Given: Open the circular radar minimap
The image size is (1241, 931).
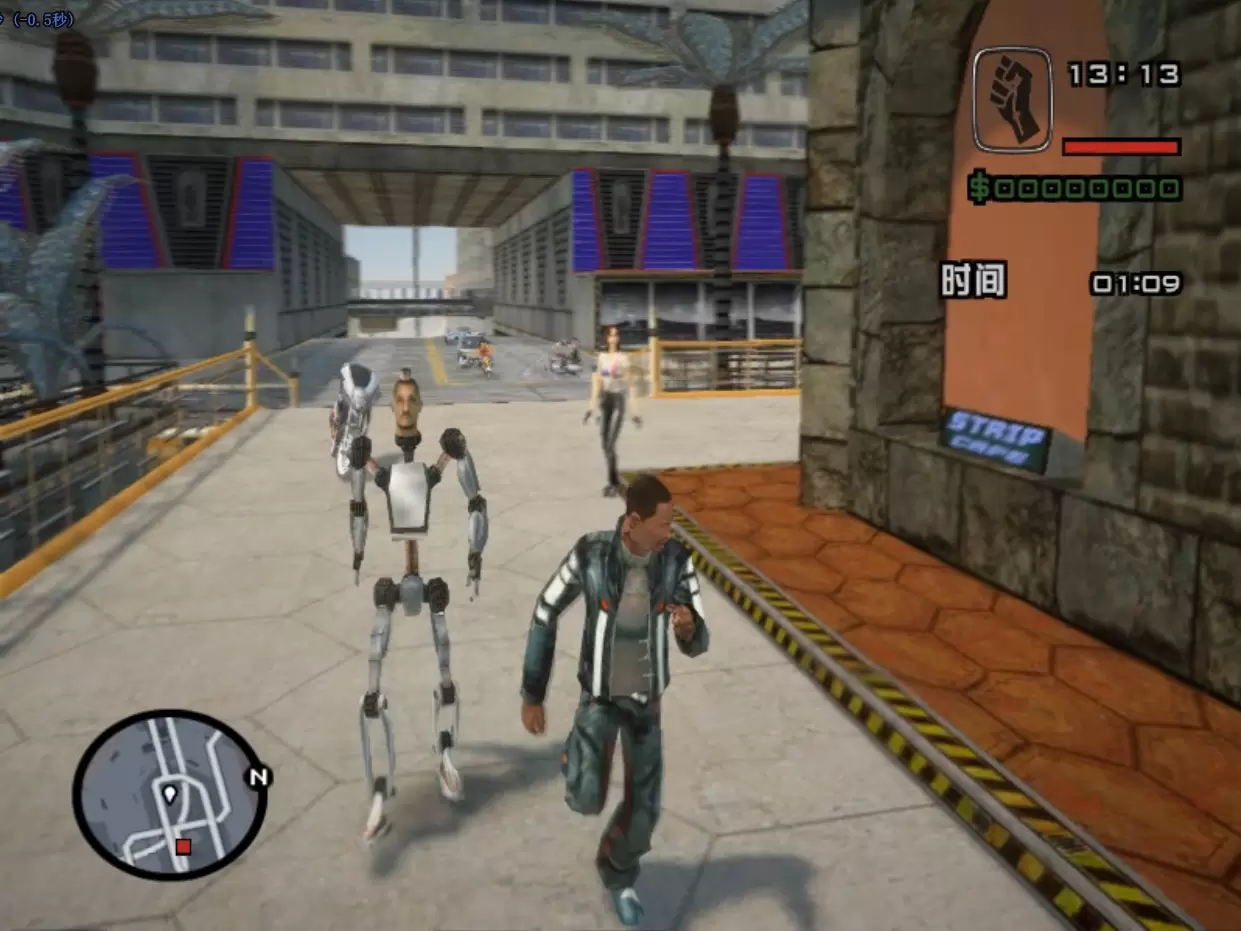Looking at the screenshot, I should [169, 795].
